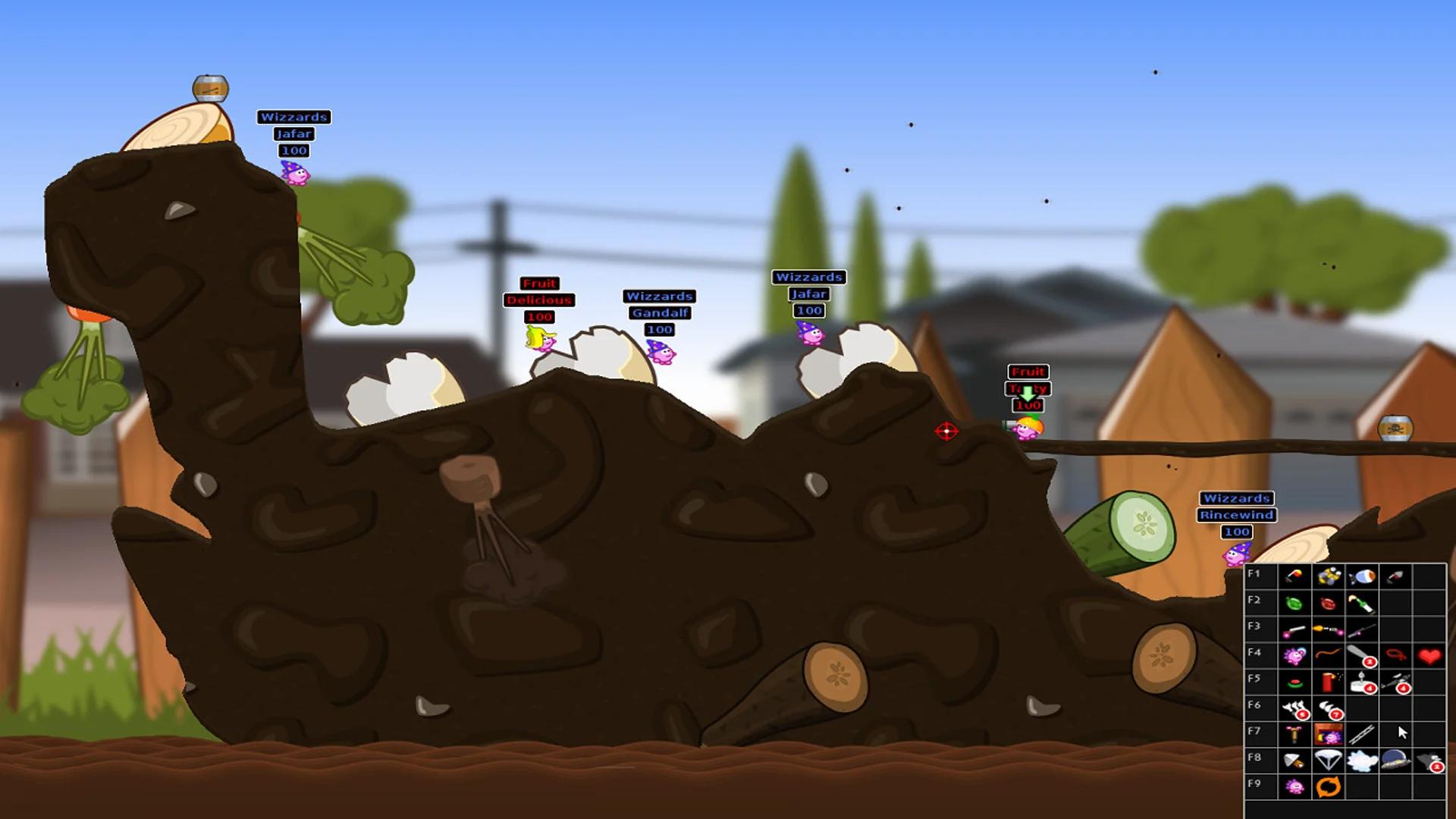This screenshot has width=1456, height=819.
Task: Pick the blowtorch tool
Action: point(1294,760)
